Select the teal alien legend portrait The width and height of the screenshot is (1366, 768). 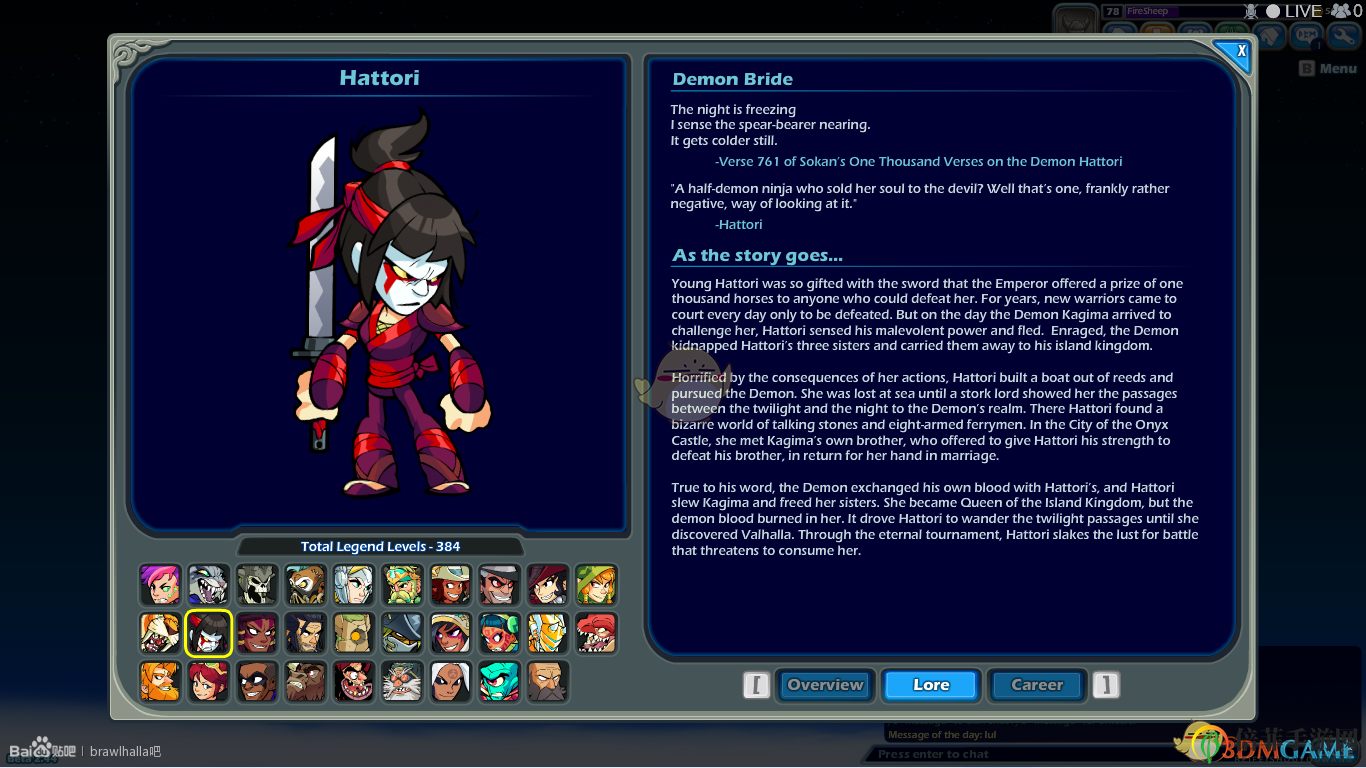[499, 681]
